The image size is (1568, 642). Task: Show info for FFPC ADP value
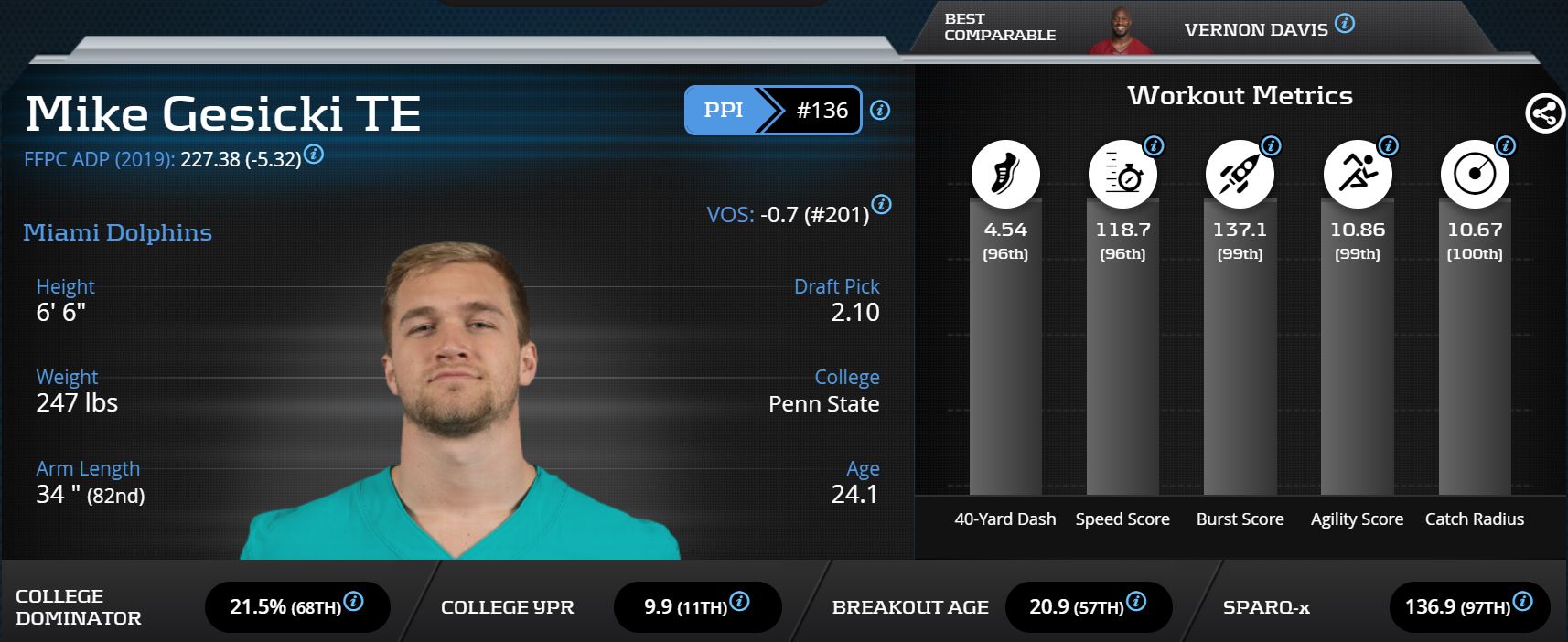point(314,154)
